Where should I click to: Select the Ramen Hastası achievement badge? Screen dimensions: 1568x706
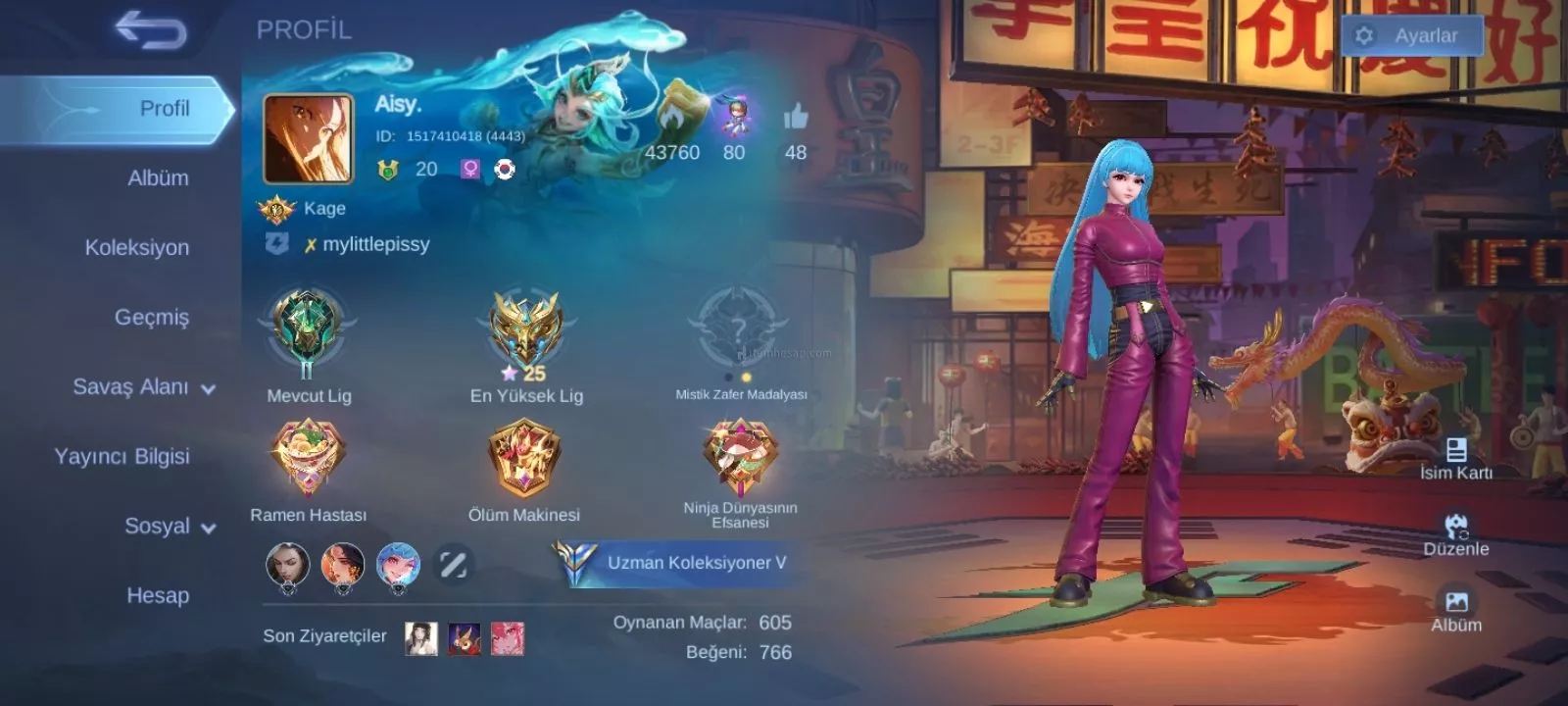point(308,456)
